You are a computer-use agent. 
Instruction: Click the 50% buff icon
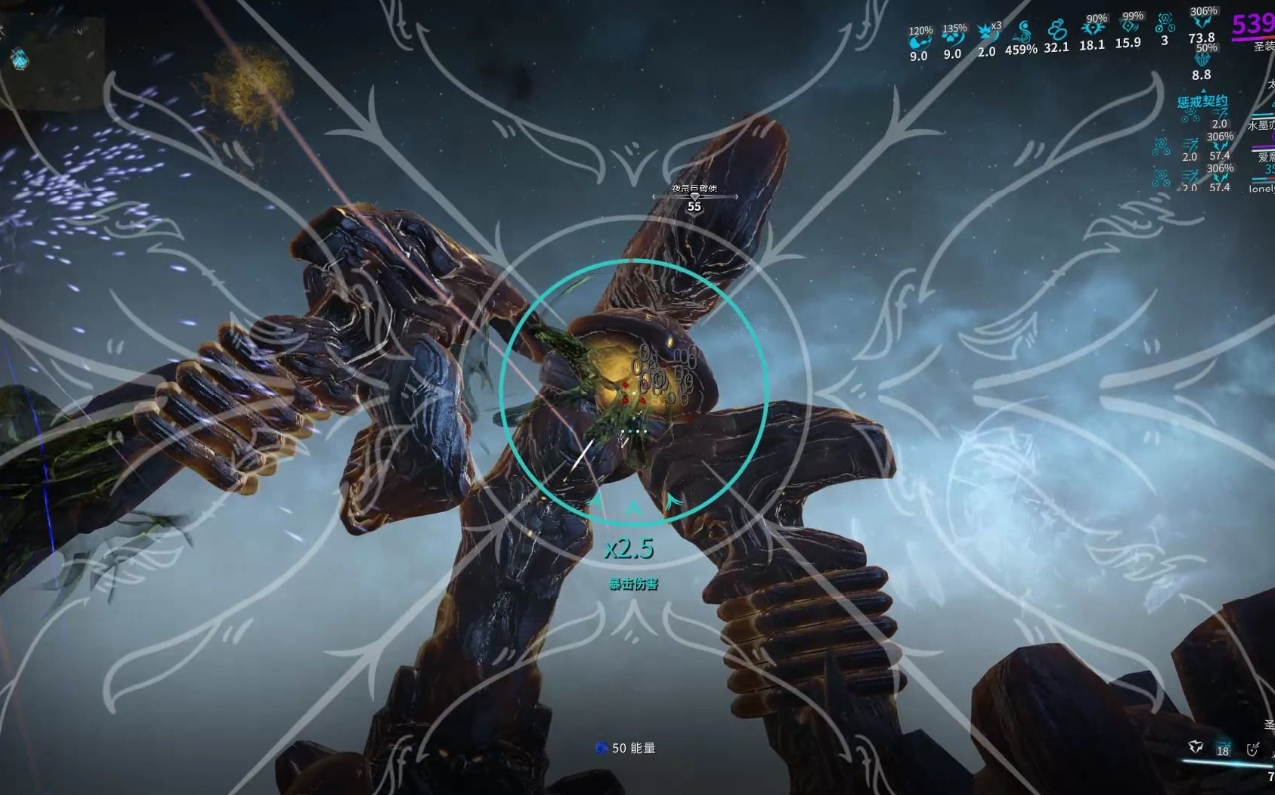[x=1203, y=60]
